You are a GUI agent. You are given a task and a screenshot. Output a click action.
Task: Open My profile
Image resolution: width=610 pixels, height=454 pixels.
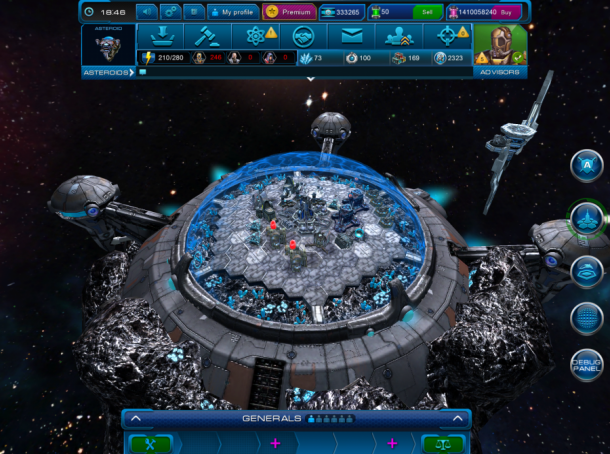click(x=232, y=12)
